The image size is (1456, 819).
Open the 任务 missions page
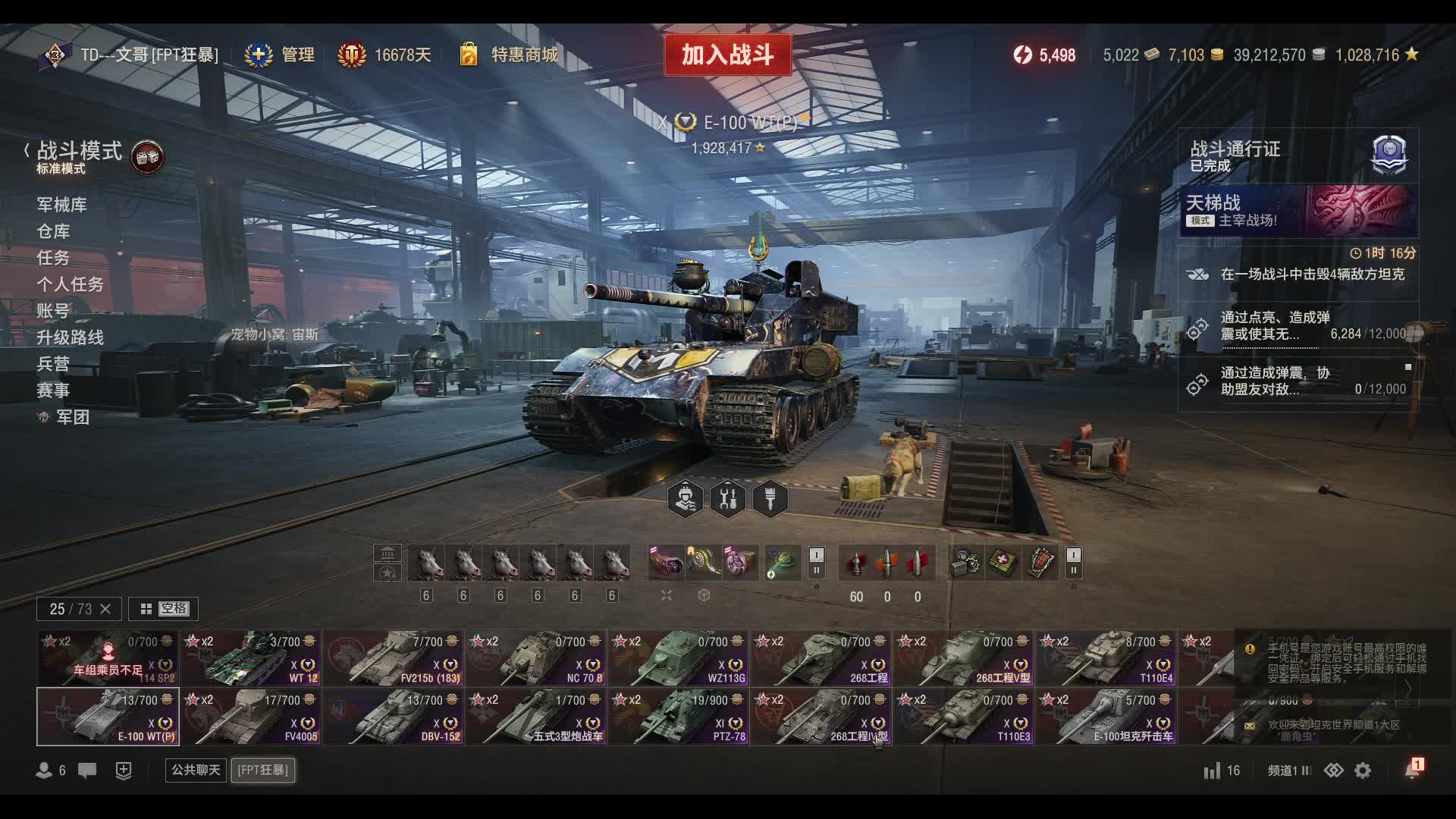coord(53,258)
